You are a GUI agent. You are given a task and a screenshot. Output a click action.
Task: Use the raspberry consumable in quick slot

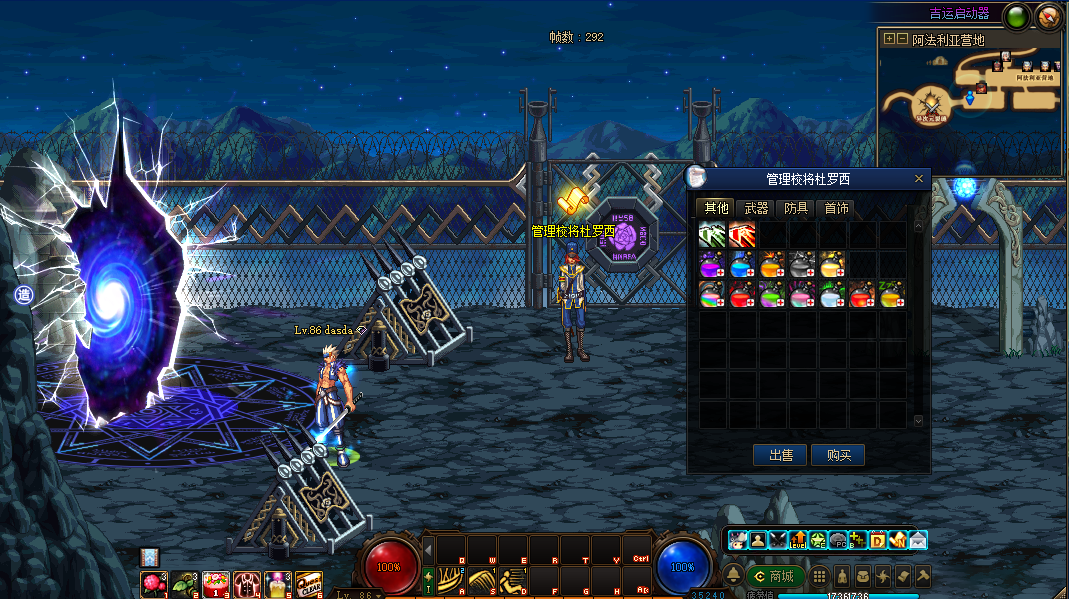154,583
